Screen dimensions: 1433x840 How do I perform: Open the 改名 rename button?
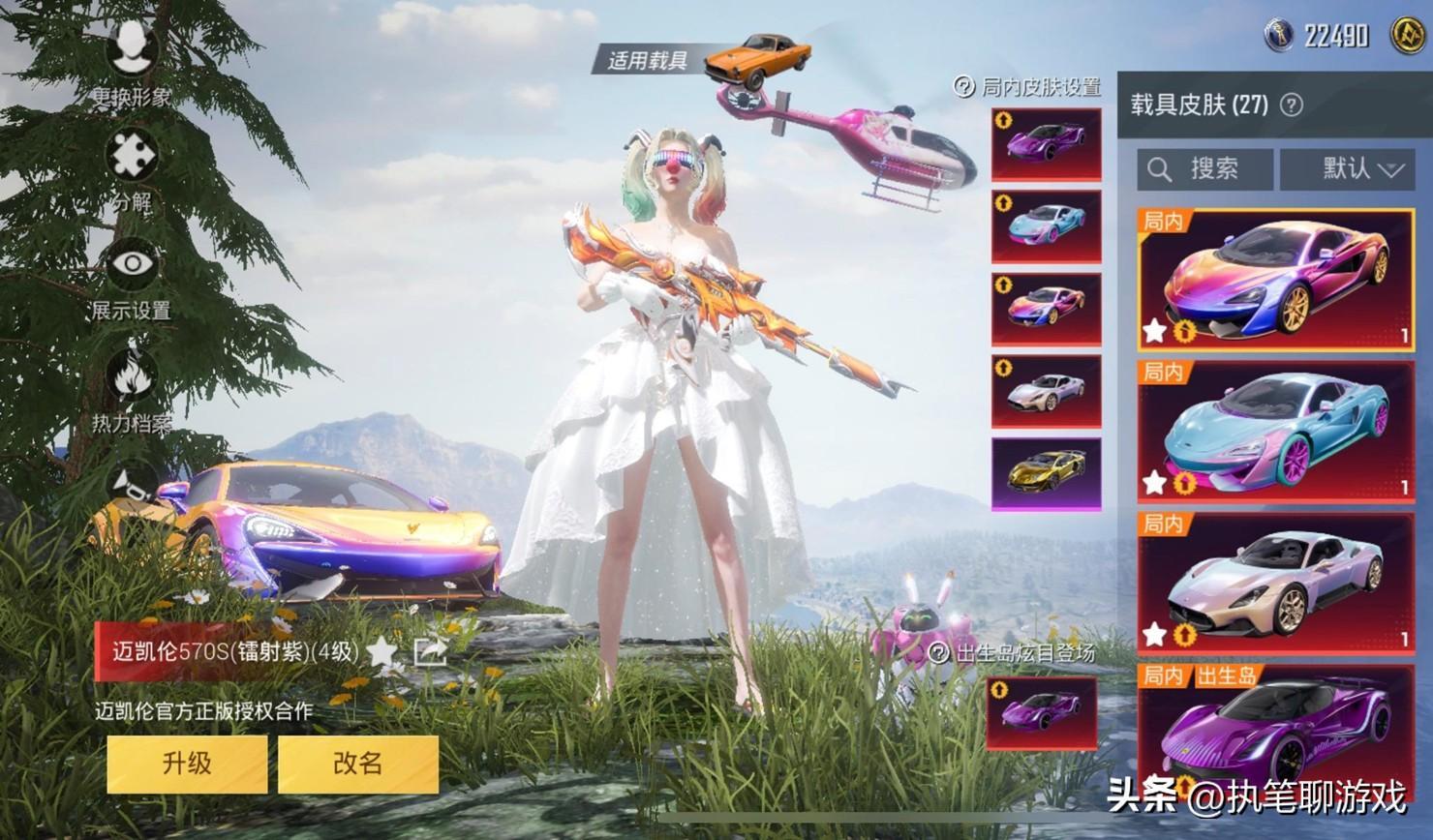coord(357,764)
